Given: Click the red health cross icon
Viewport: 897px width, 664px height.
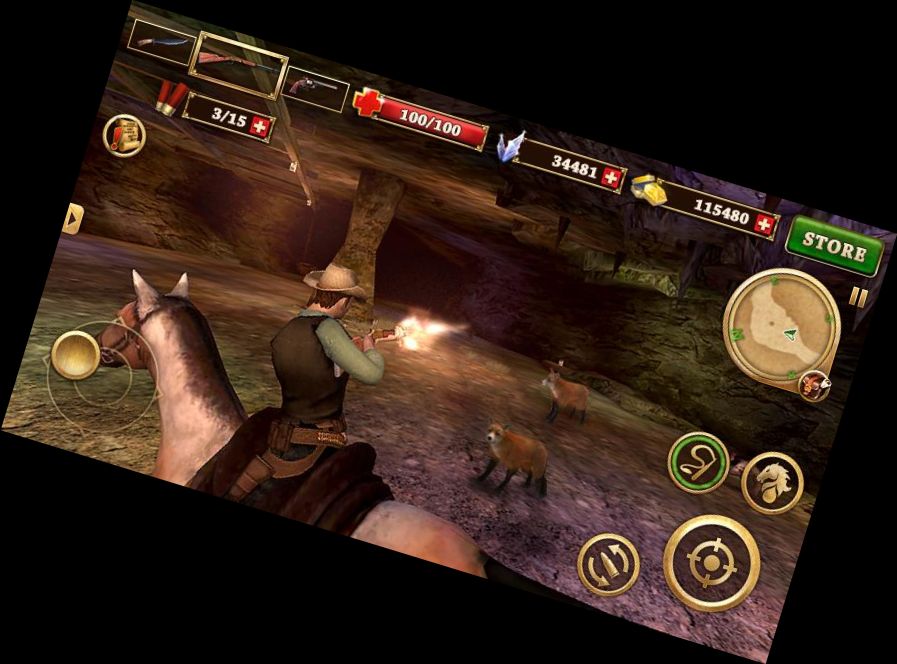Looking at the screenshot, I should (368, 103).
